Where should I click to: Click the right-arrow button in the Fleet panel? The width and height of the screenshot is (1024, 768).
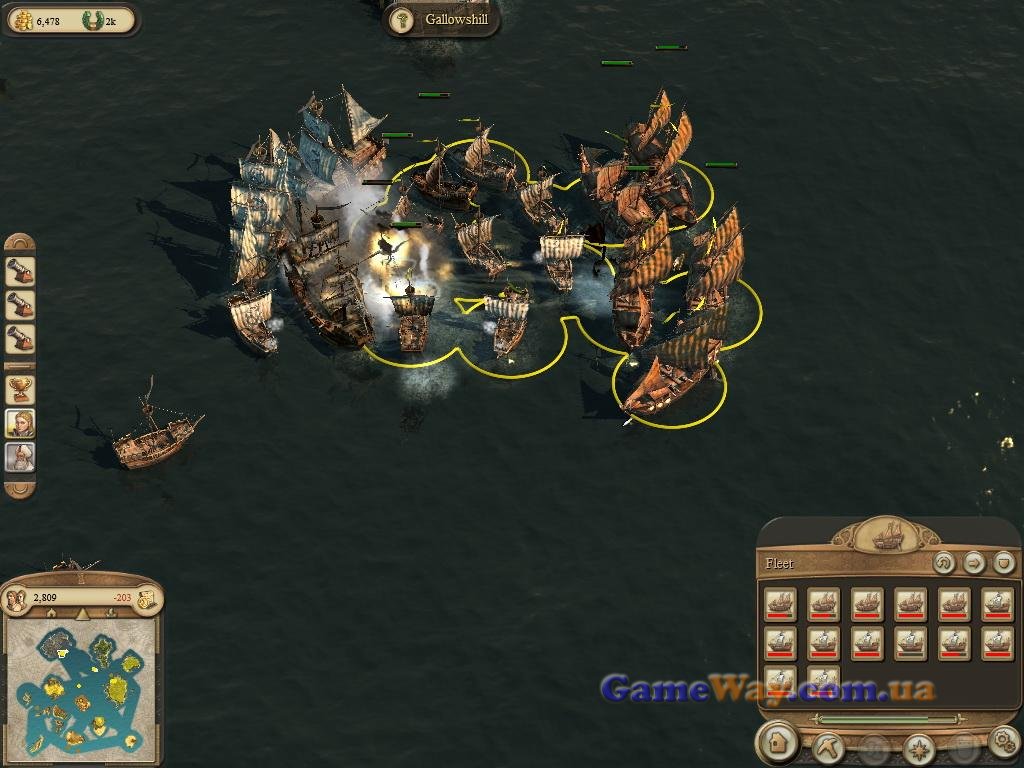click(x=973, y=563)
